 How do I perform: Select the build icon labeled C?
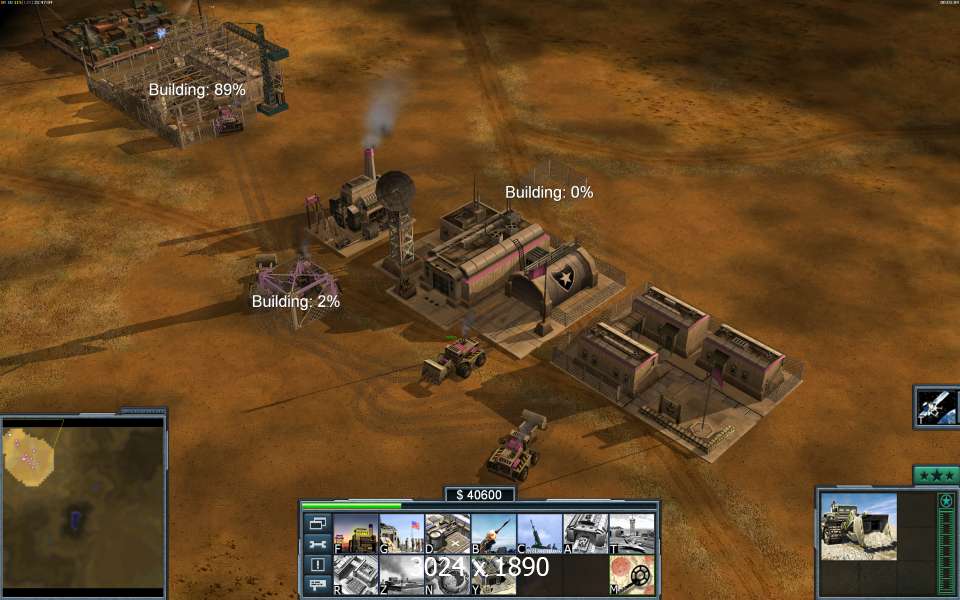[539, 533]
